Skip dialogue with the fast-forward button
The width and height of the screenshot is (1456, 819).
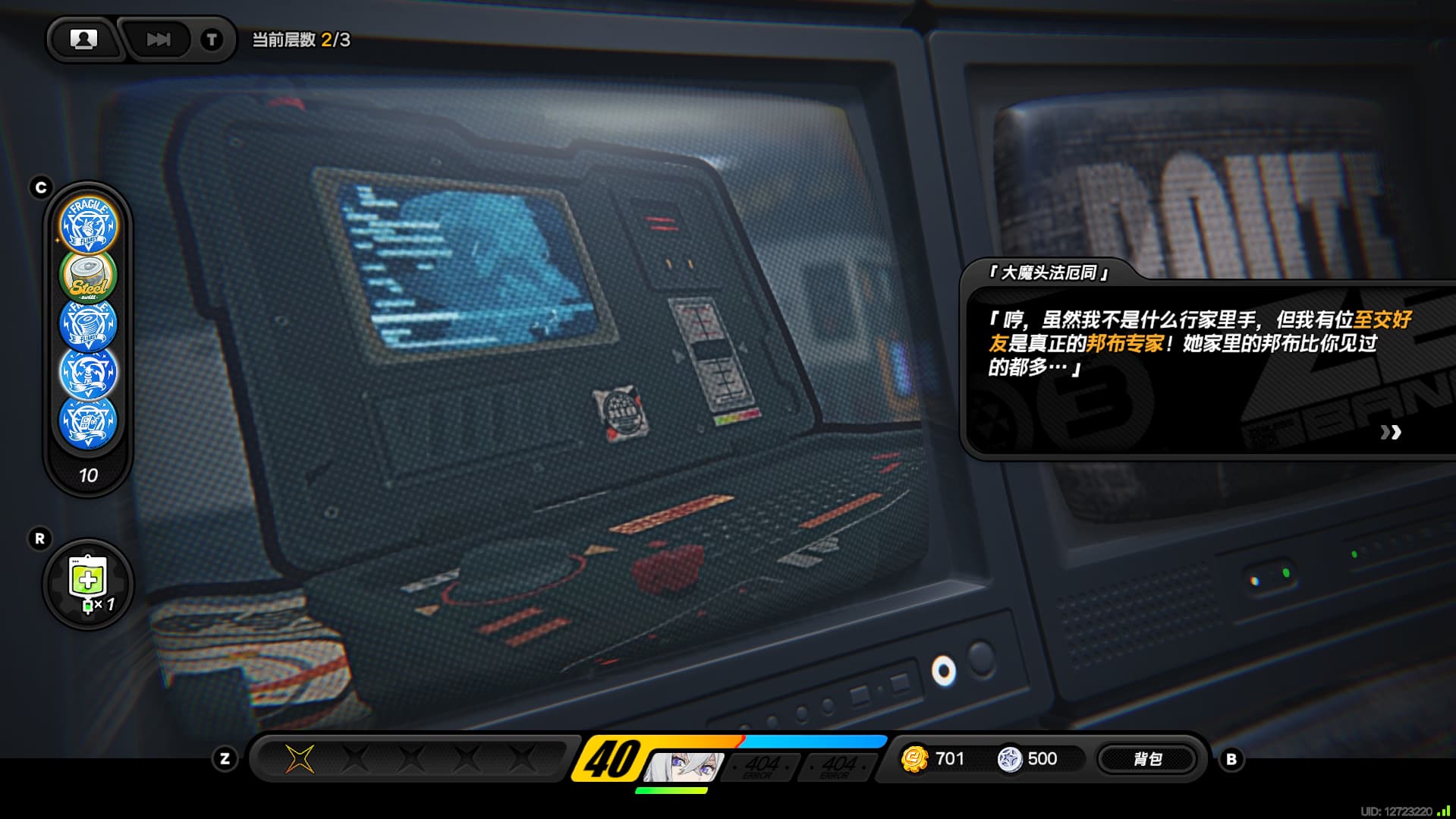(x=158, y=39)
